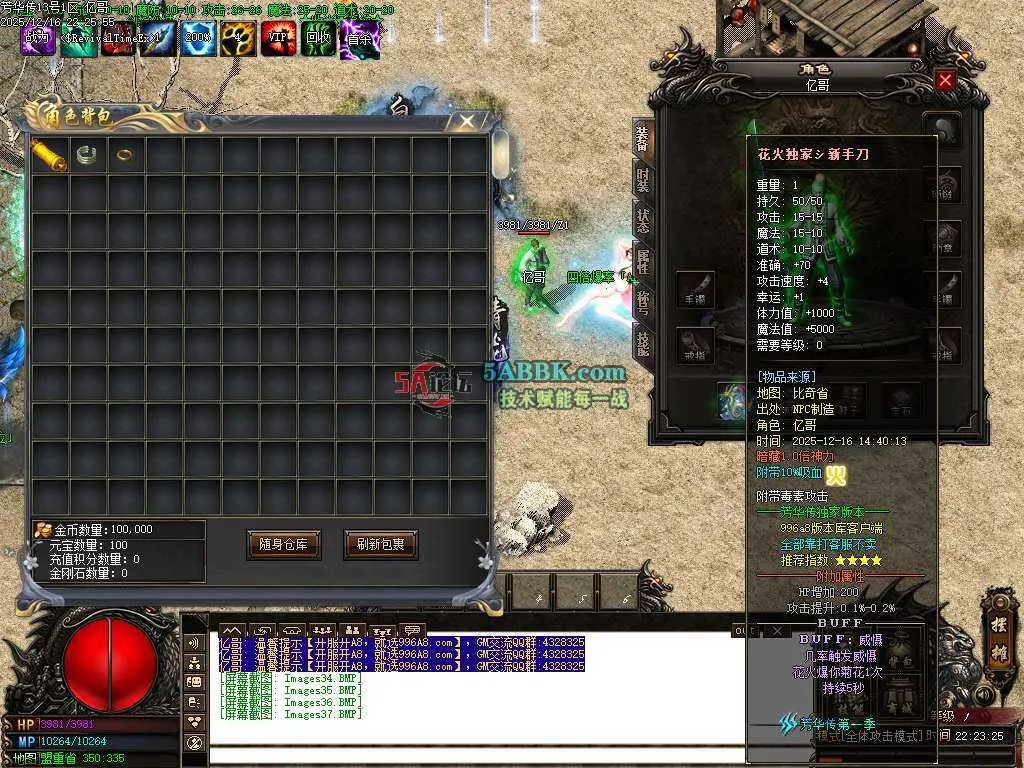Switch to the 技能 skills tab
This screenshot has height=768, width=1024.
click(x=643, y=341)
